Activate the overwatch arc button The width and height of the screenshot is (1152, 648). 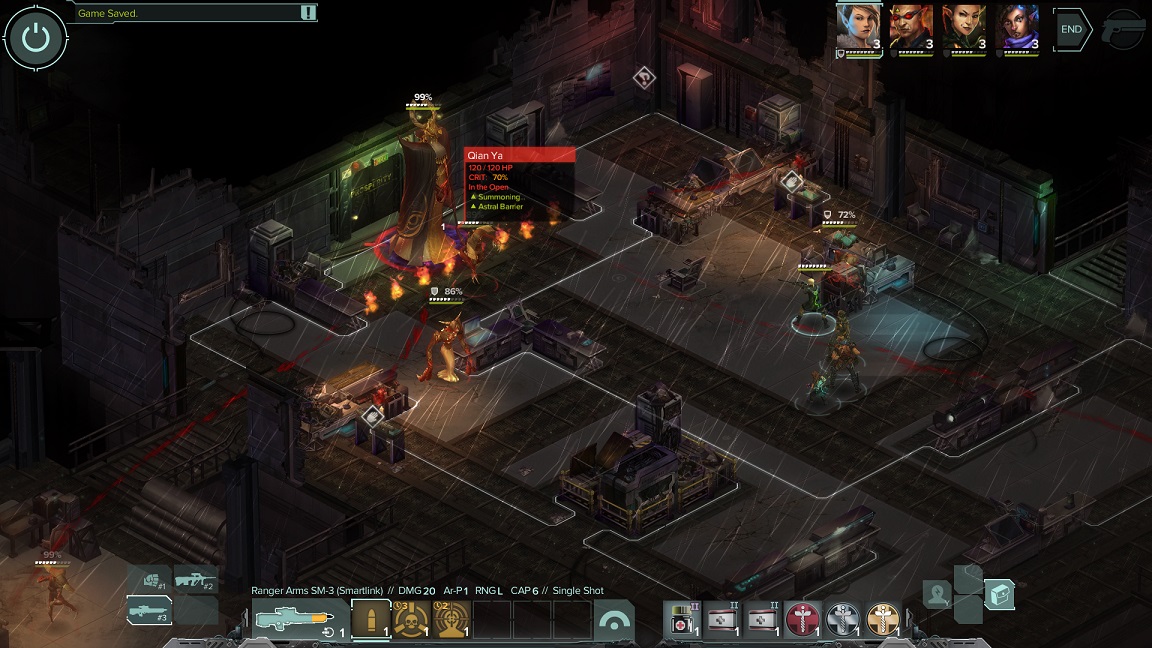[614, 620]
